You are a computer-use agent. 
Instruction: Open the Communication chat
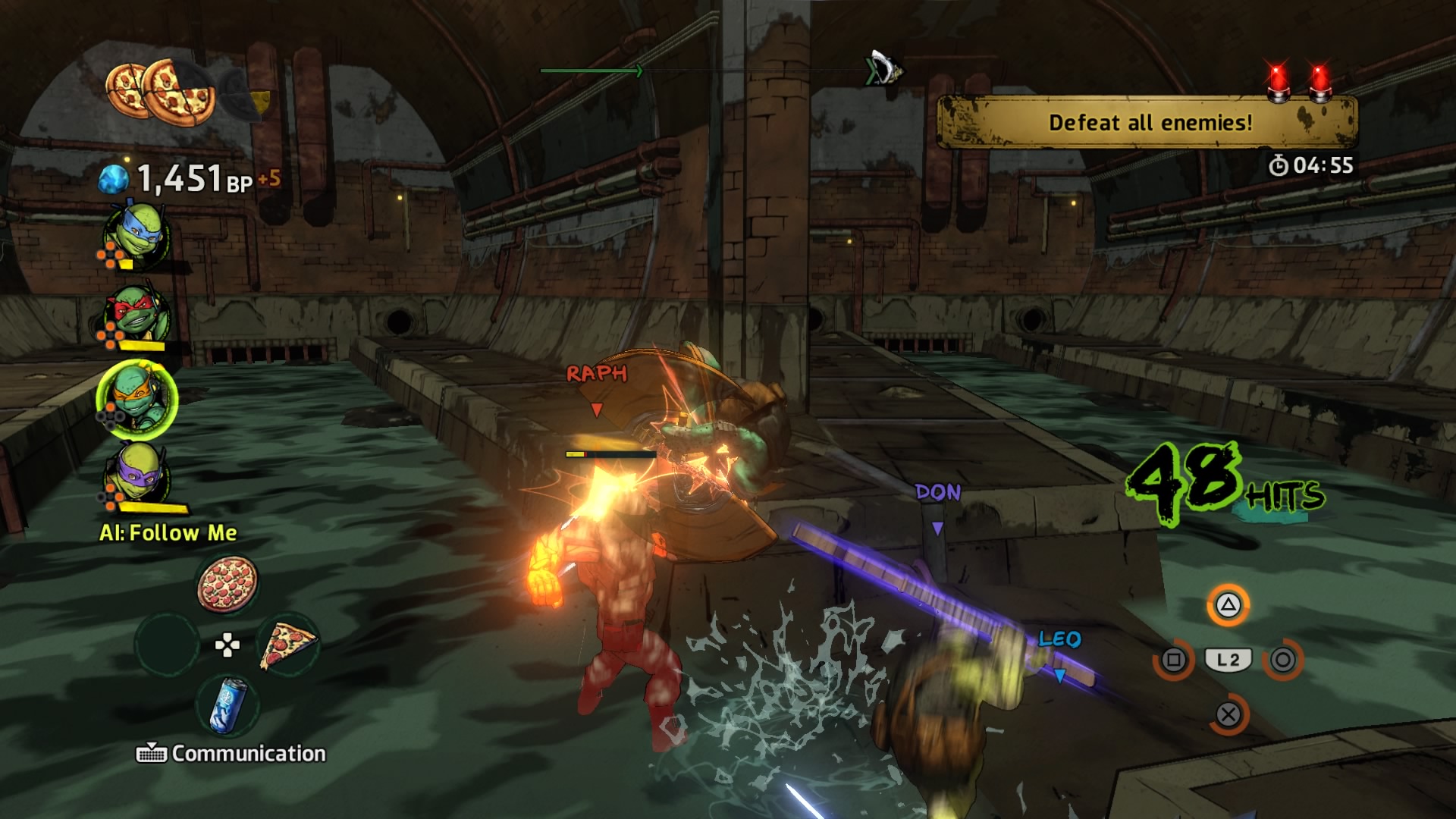[231, 753]
